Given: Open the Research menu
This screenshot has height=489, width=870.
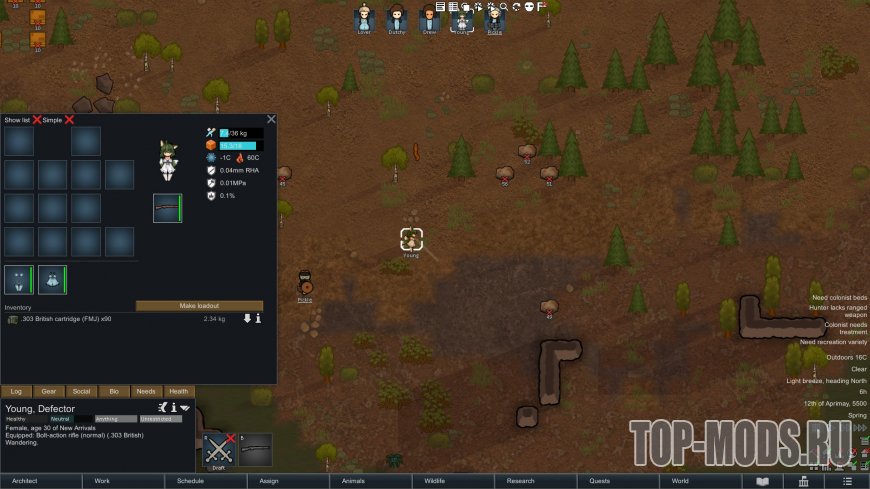Looking at the screenshot, I should (521, 481).
